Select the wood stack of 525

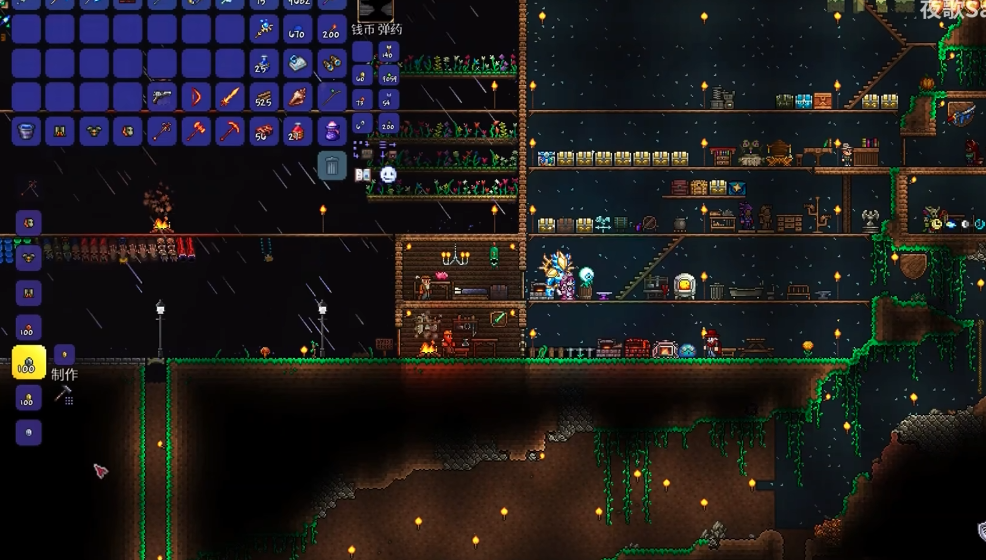point(264,97)
